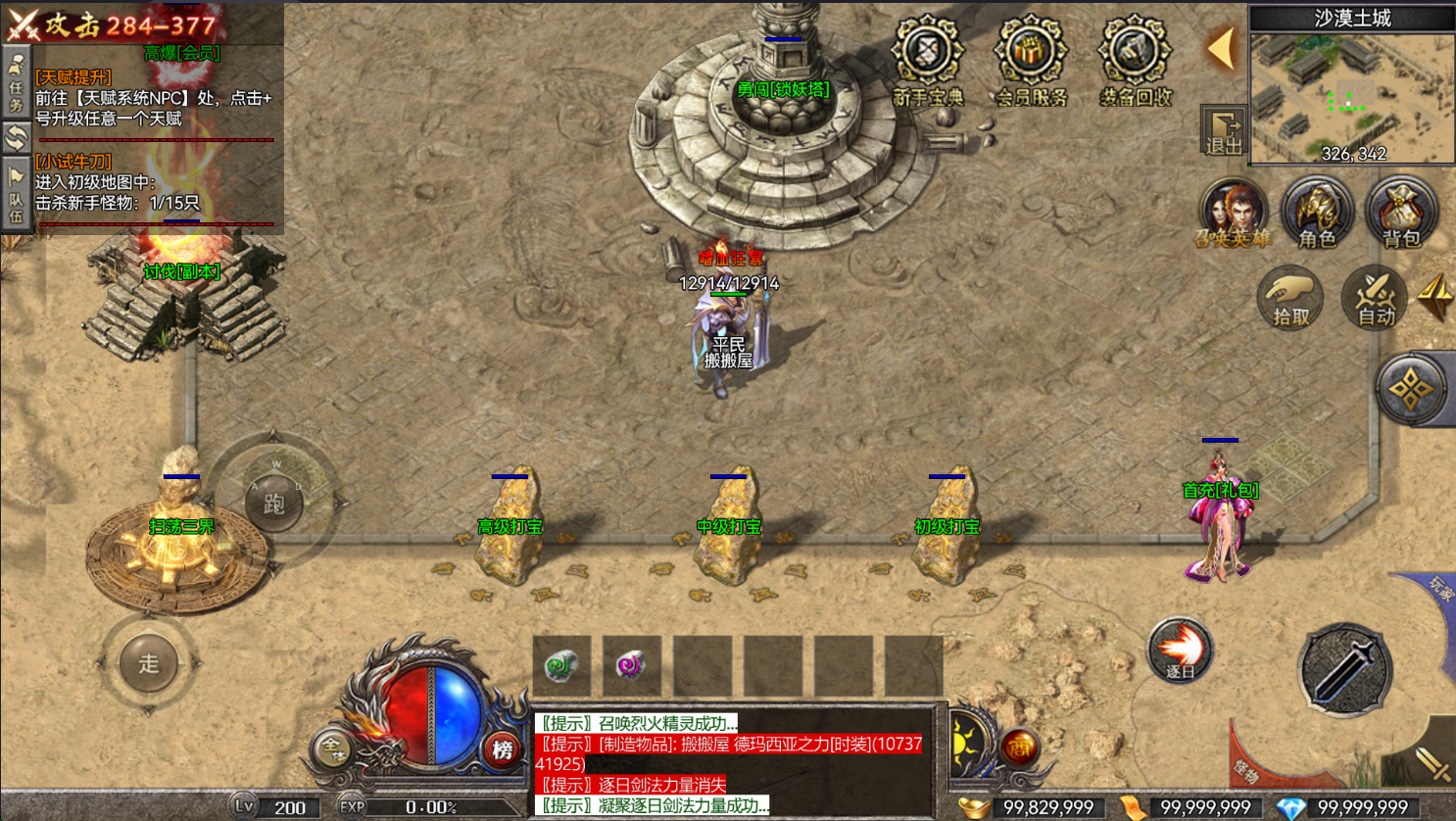Select the purple swirl stone hotbar slot

(631, 666)
